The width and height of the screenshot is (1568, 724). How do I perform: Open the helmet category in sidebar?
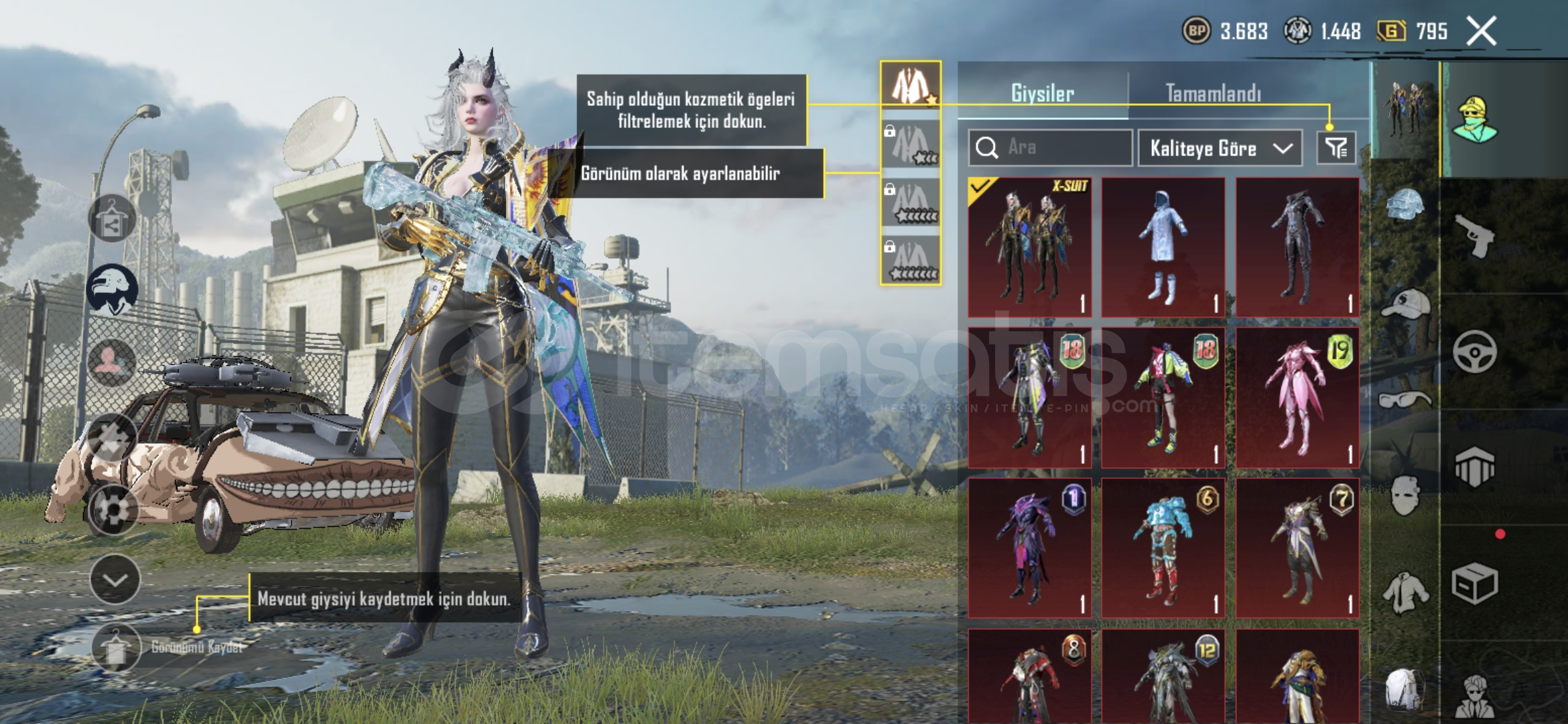[1405, 204]
